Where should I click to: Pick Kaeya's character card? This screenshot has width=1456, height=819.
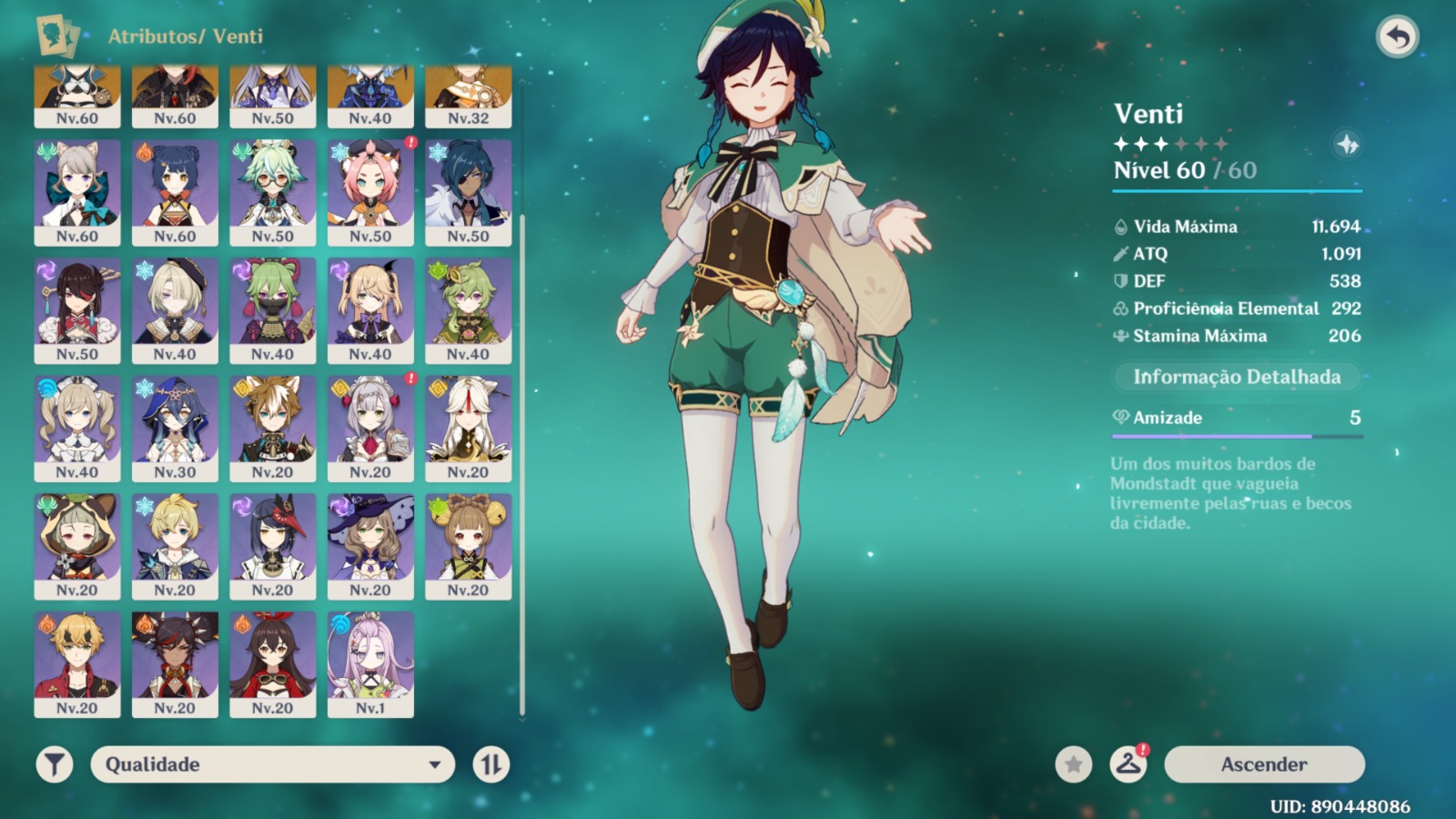pyautogui.click(x=468, y=192)
